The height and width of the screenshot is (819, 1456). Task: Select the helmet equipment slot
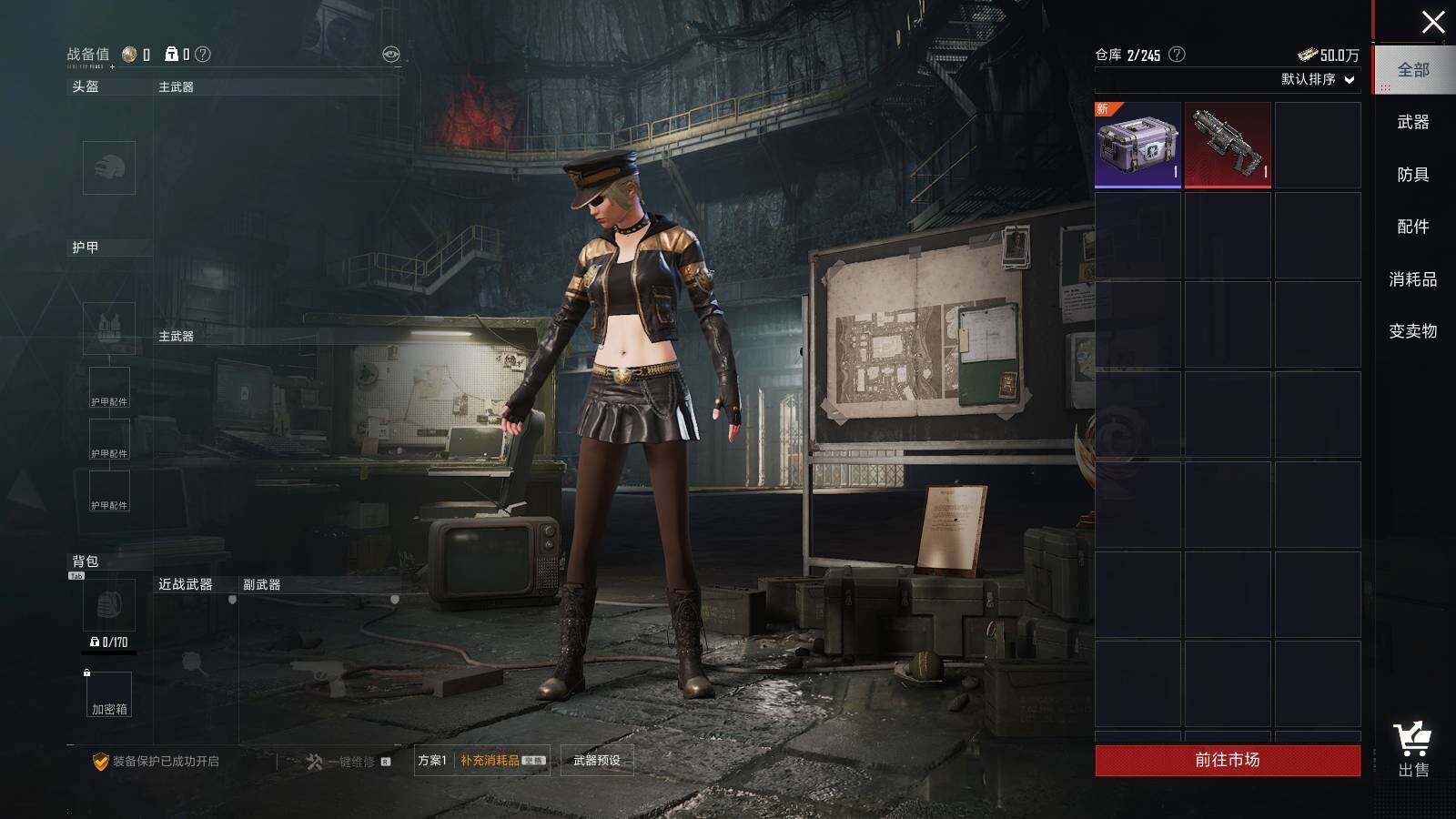(x=109, y=167)
